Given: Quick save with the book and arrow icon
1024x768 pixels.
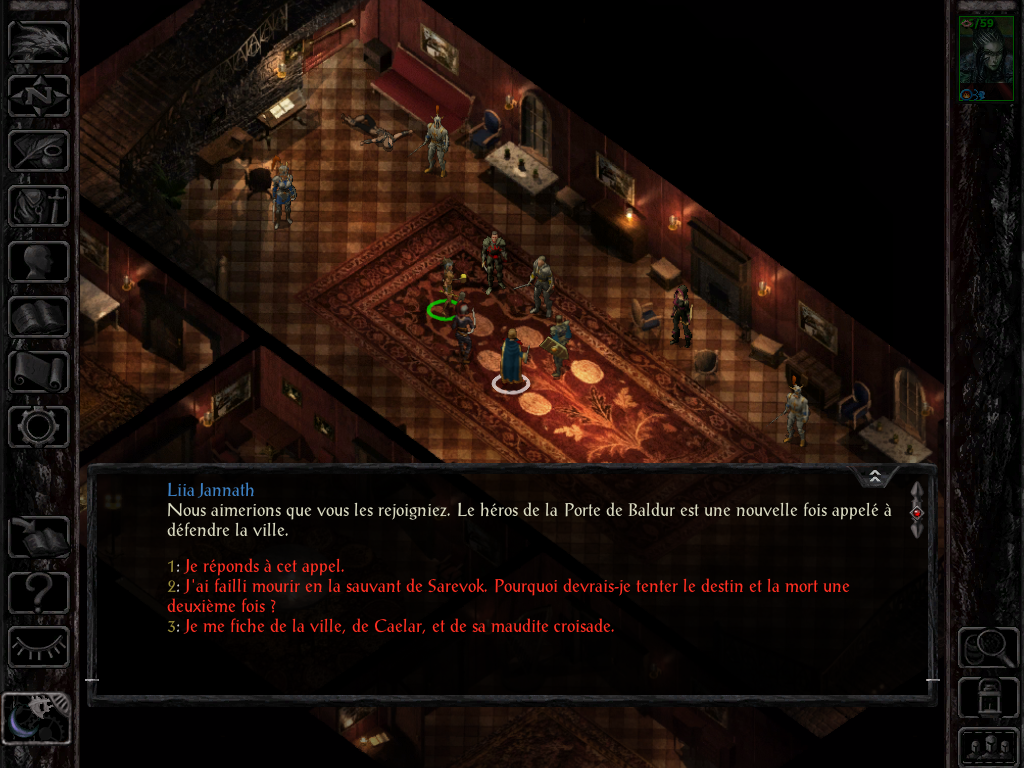Looking at the screenshot, I should click(39, 537).
